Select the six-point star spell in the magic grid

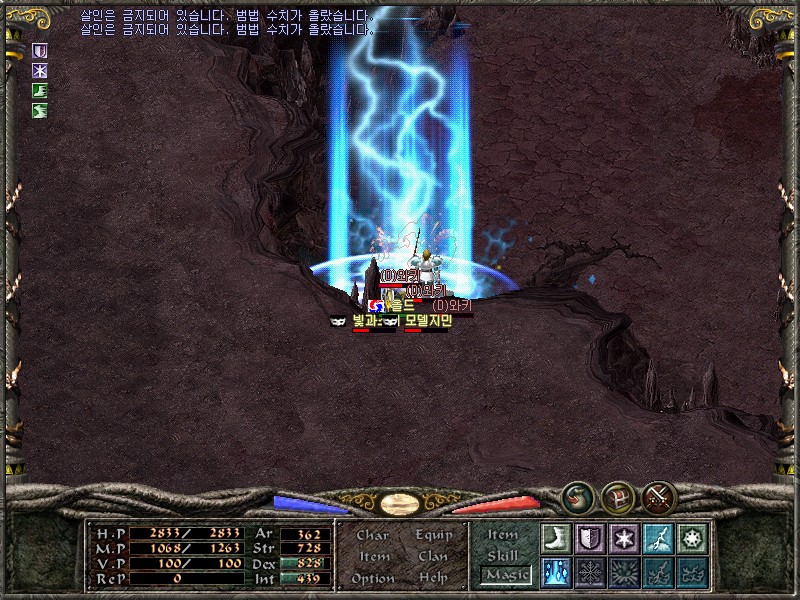point(623,538)
